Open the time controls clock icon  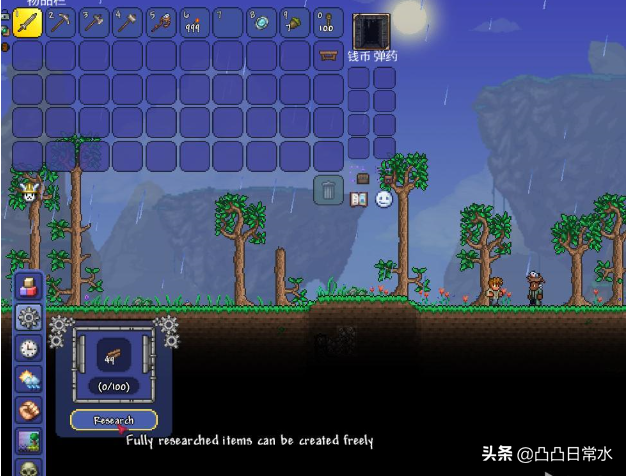point(28,349)
